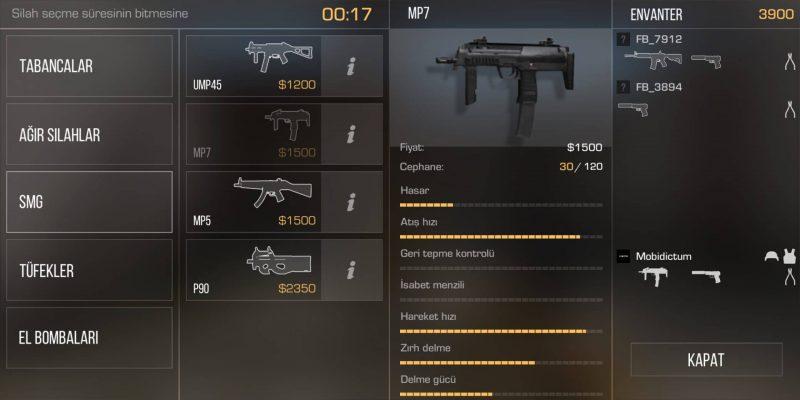Switch to the Ağır Silahlar category
Viewport: 800px width, 400px height.
pos(88,134)
